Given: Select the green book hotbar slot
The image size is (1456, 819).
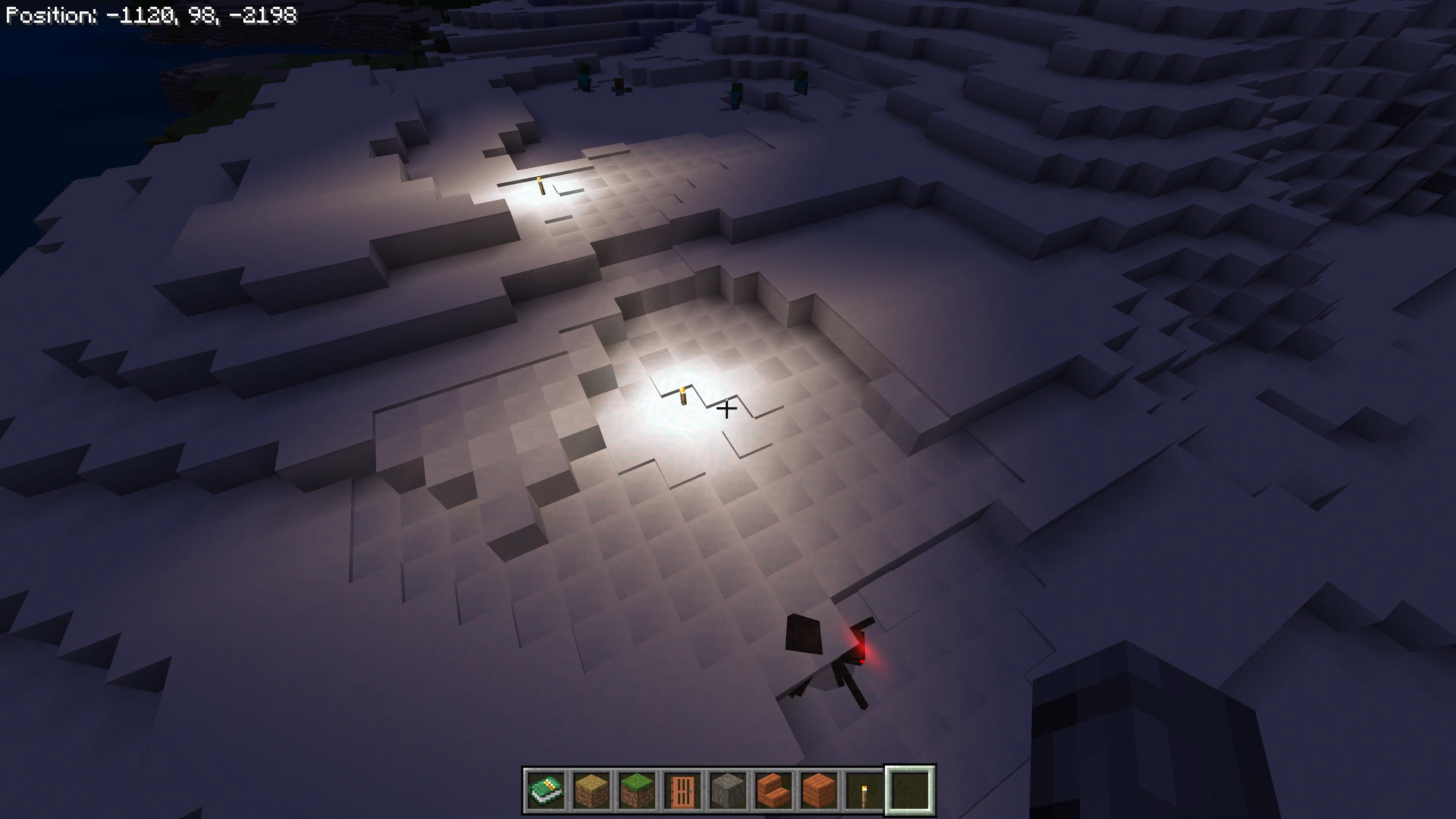Looking at the screenshot, I should click(x=546, y=789).
